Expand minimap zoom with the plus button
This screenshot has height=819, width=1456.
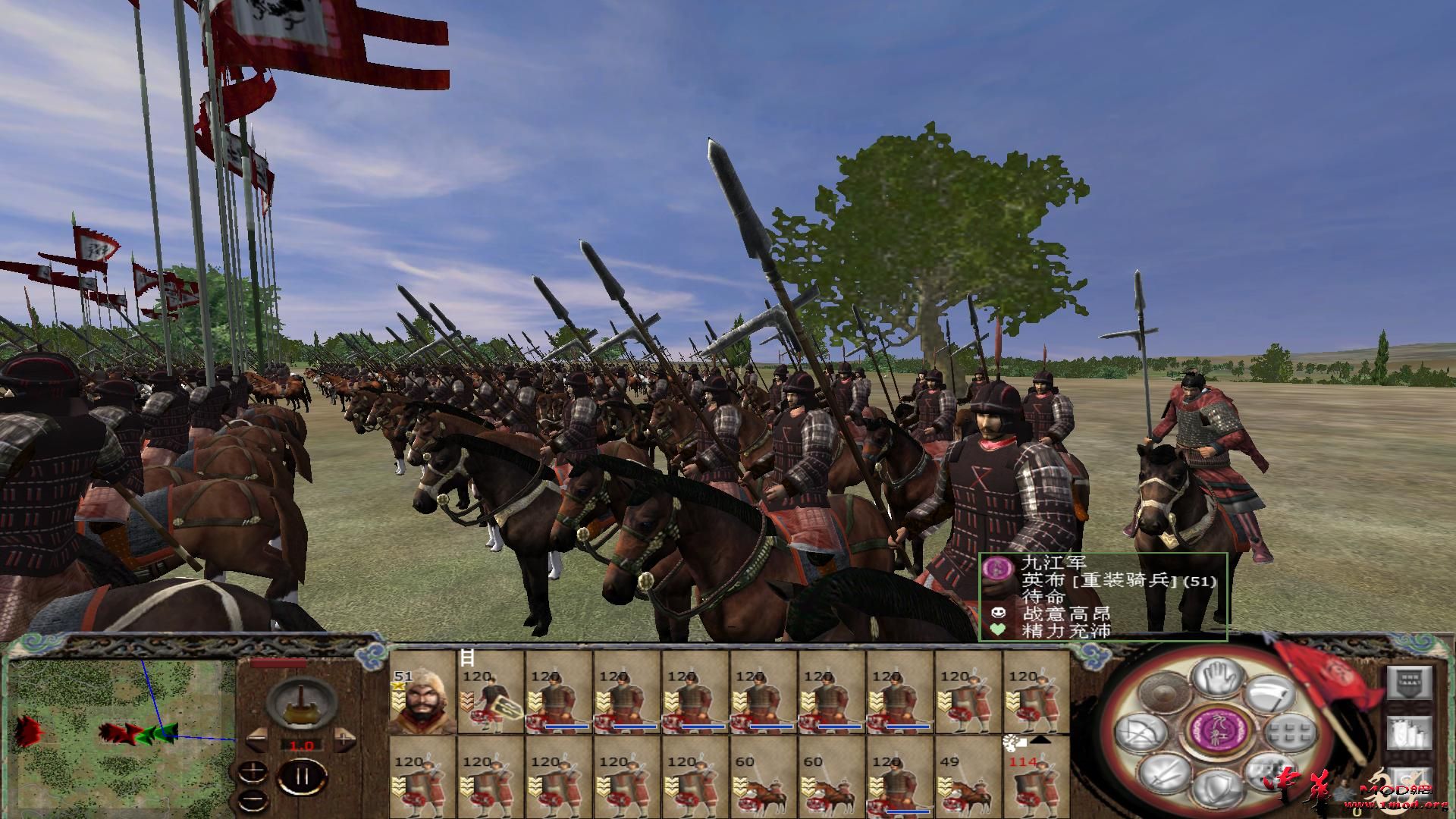(x=253, y=772)
